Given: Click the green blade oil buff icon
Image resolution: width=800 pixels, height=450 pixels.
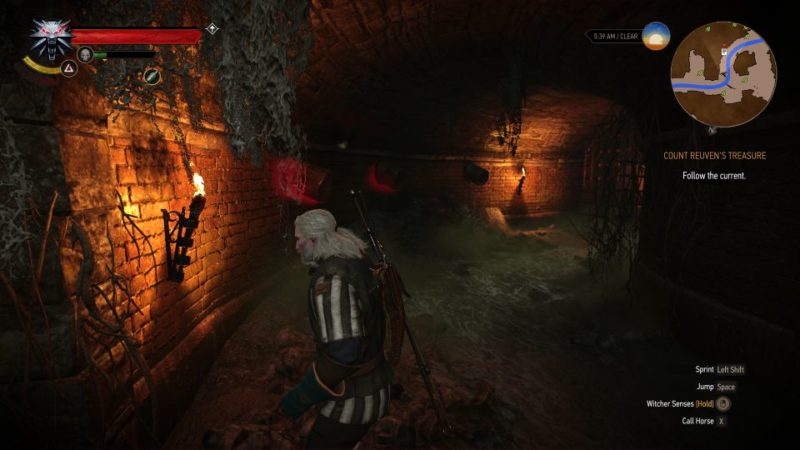Looking at the screenshot, I should (x=152, y=75).
